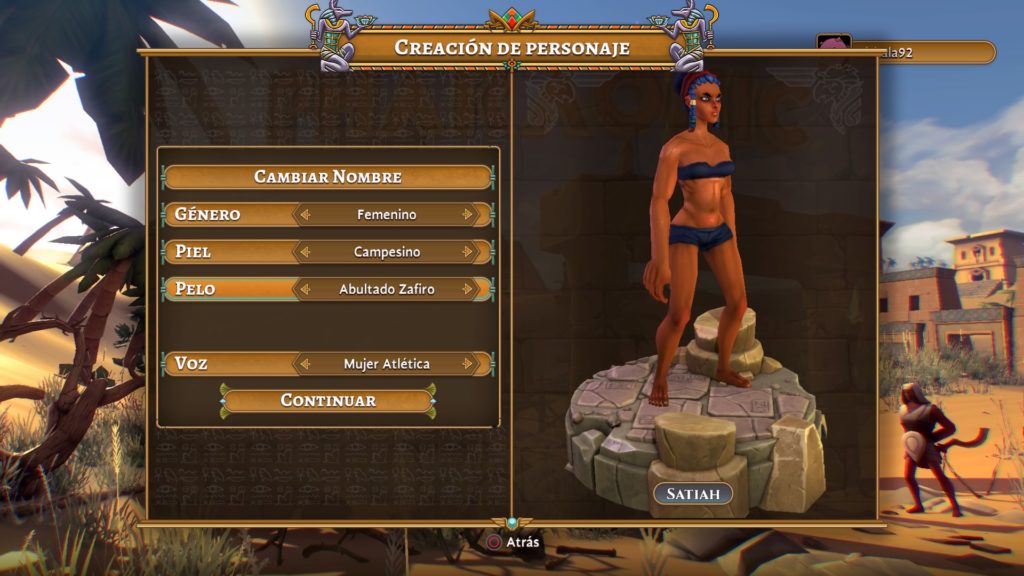Viewport: 1024px width, 576px height.
Task: Switch to next Pelo hairstyle
Action: point(467,289)
